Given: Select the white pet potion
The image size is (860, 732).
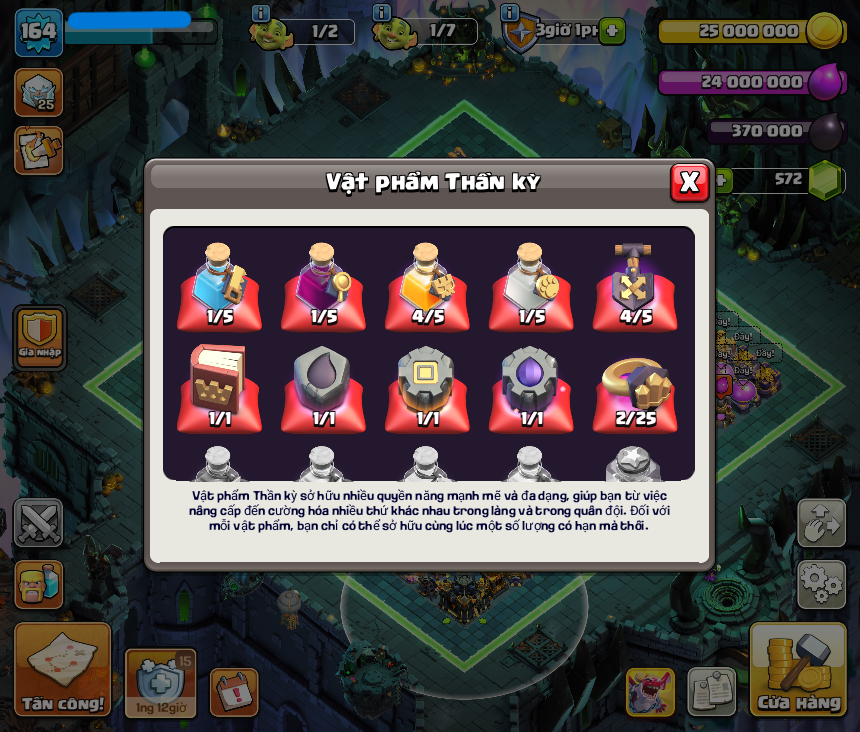Looking at the screenshot, I should [x=531, y=286].
